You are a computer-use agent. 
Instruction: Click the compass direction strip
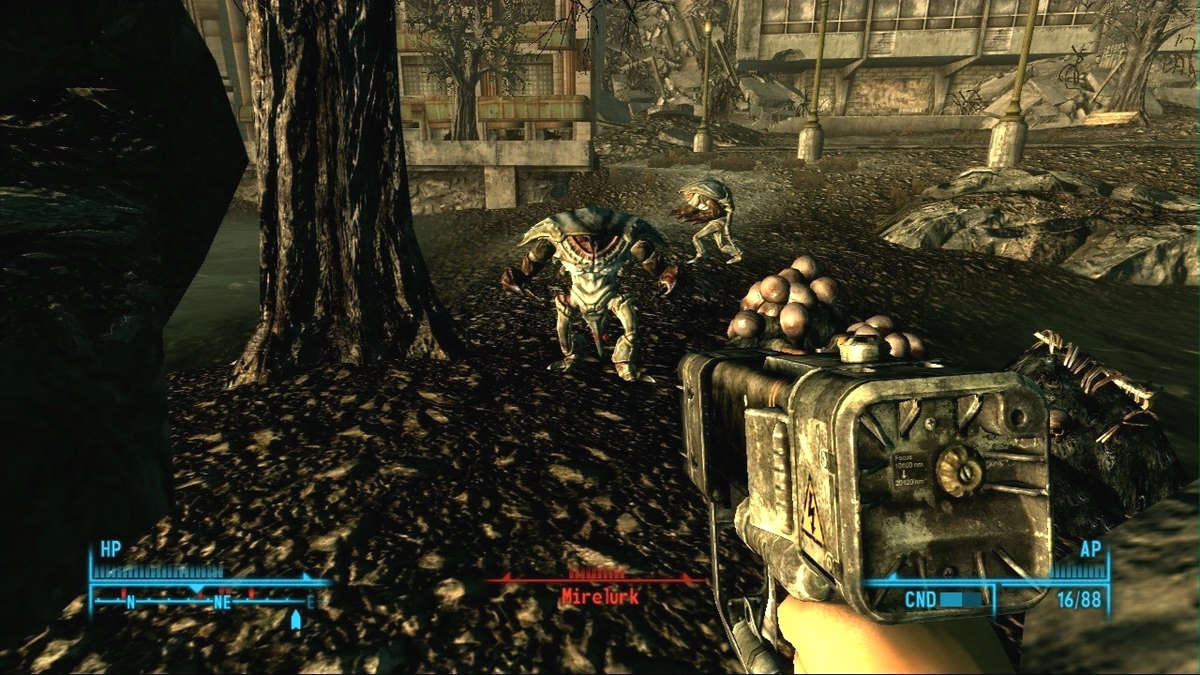click(208, 601)
